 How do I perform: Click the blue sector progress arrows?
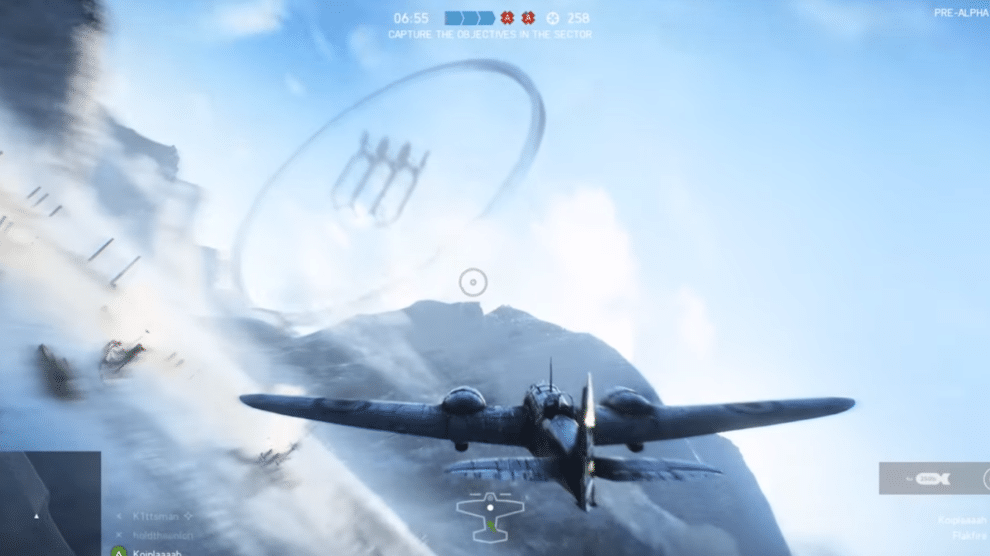tap(469, 18)
